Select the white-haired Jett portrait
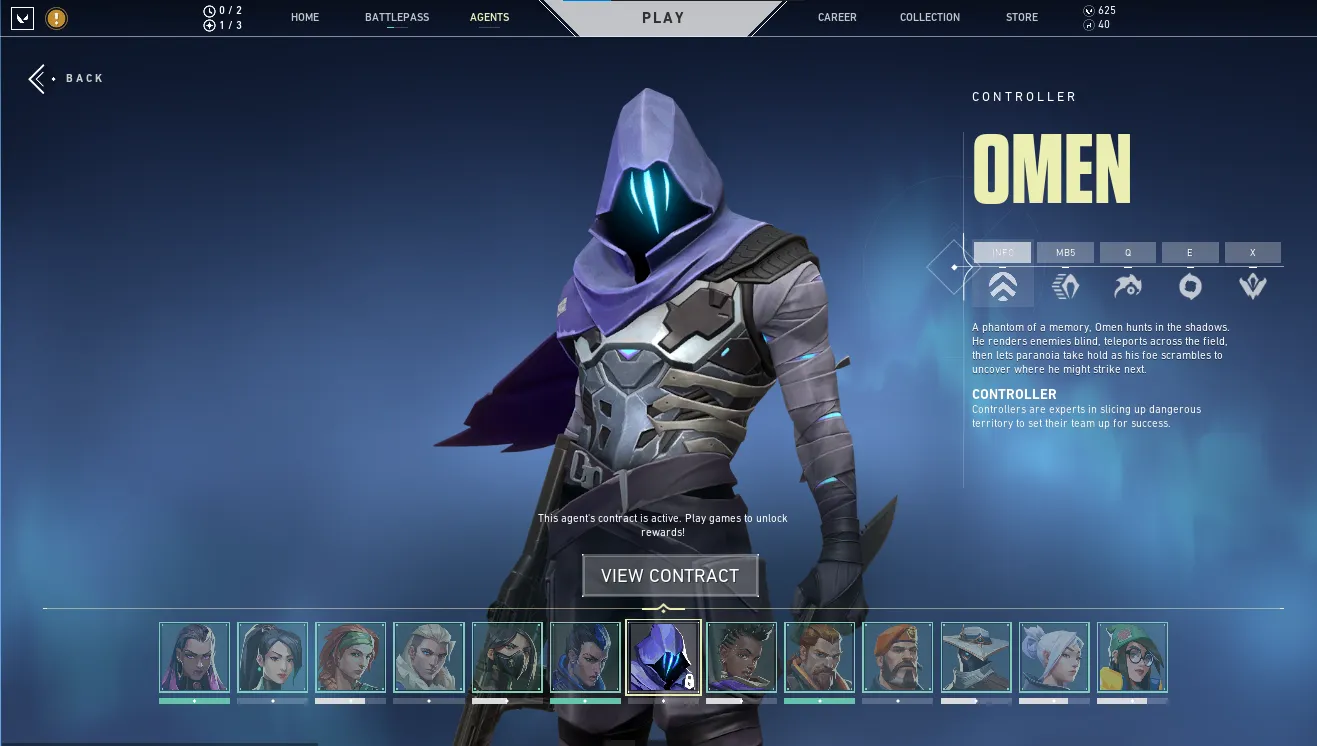Image resolution: width=1317 pixels, height=746 pixels. tap(1054, 657)
